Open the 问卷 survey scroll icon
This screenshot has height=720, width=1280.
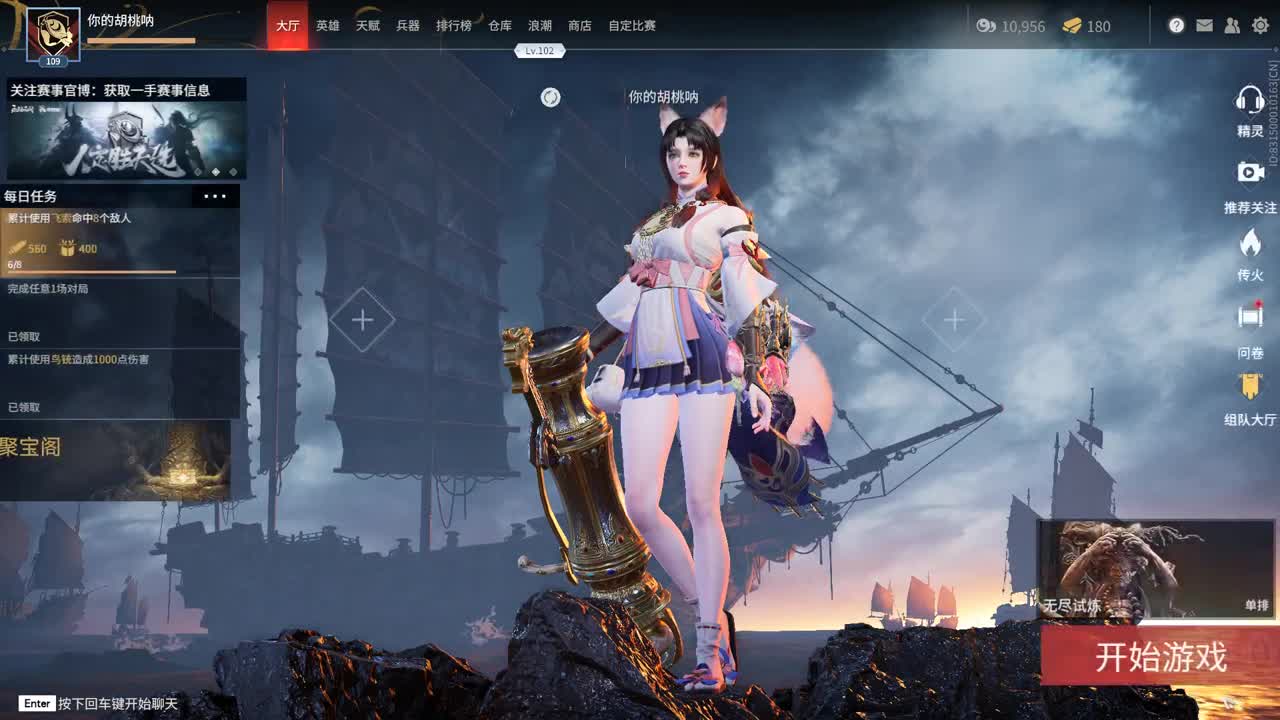click(x=1253, y=315)
